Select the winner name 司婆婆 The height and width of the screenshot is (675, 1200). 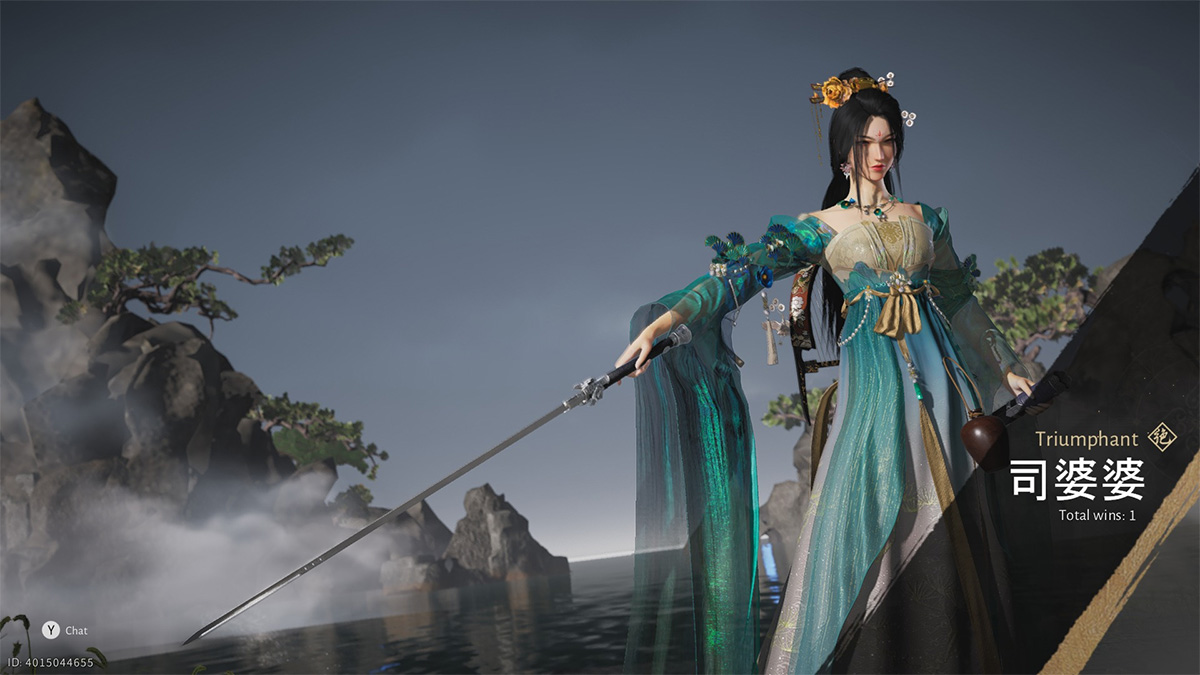coord(1076,480)
